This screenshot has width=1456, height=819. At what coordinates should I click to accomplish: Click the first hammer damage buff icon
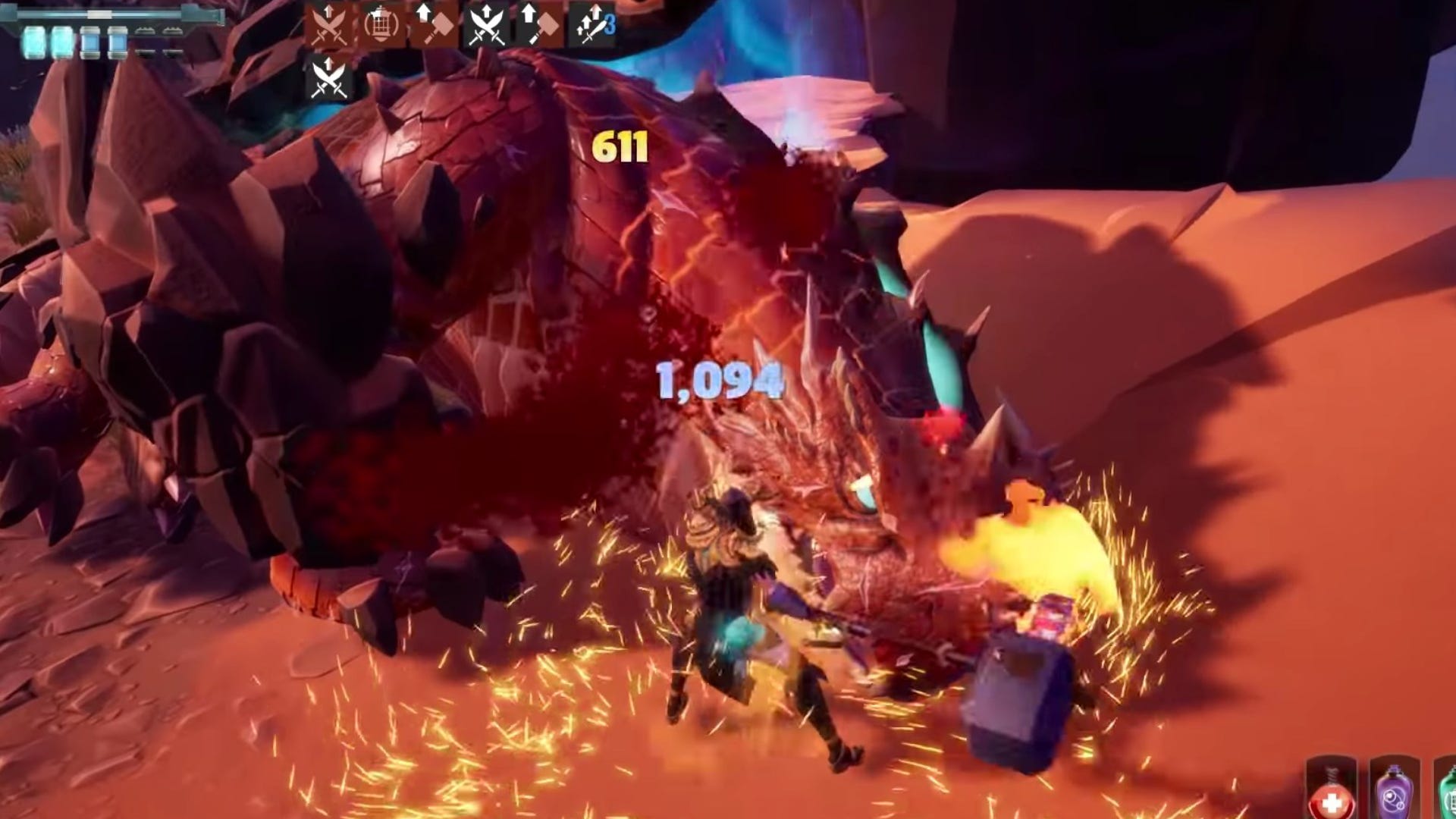pos(436,23)
